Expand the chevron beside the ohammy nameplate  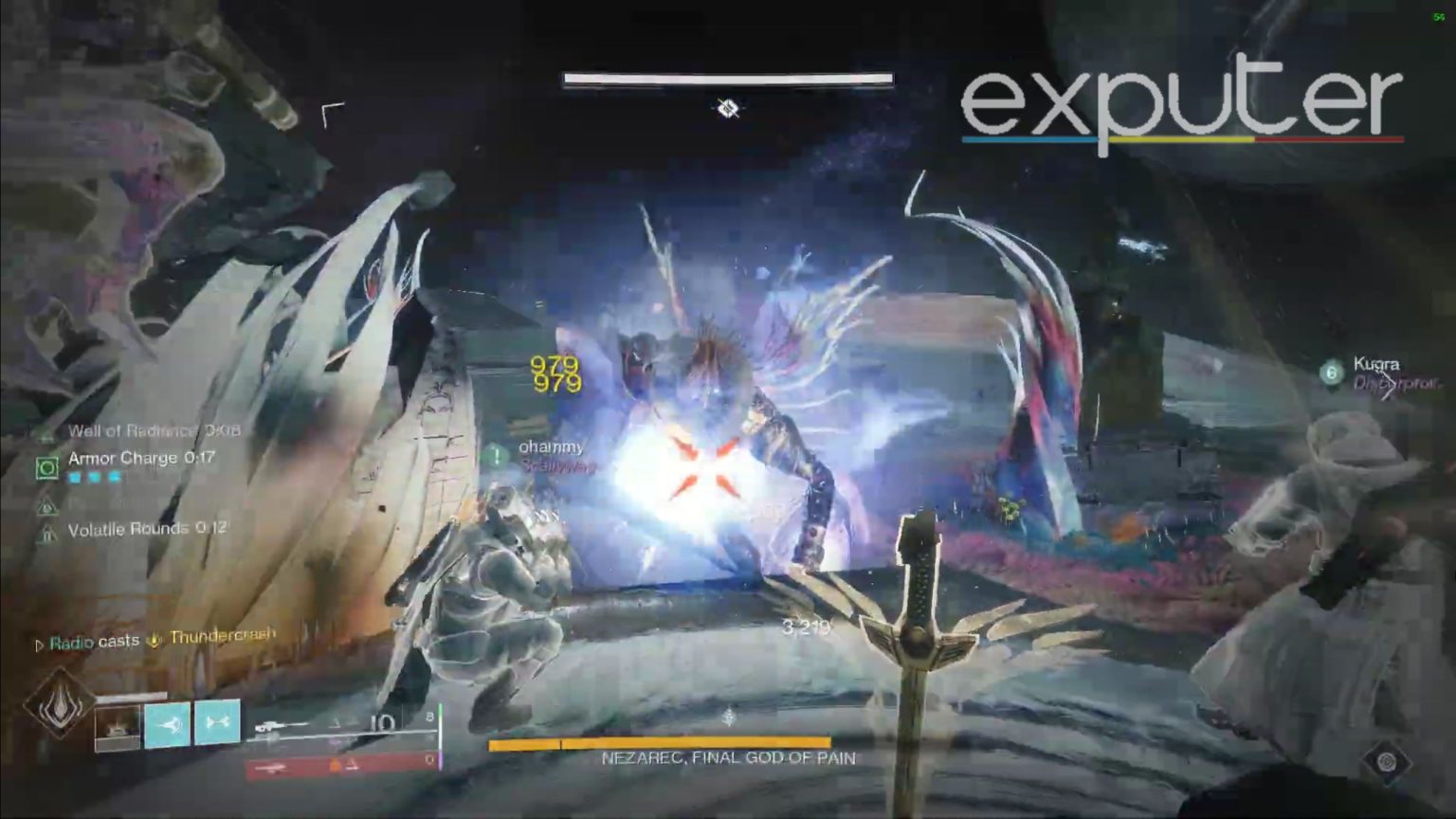pos(497,455)
